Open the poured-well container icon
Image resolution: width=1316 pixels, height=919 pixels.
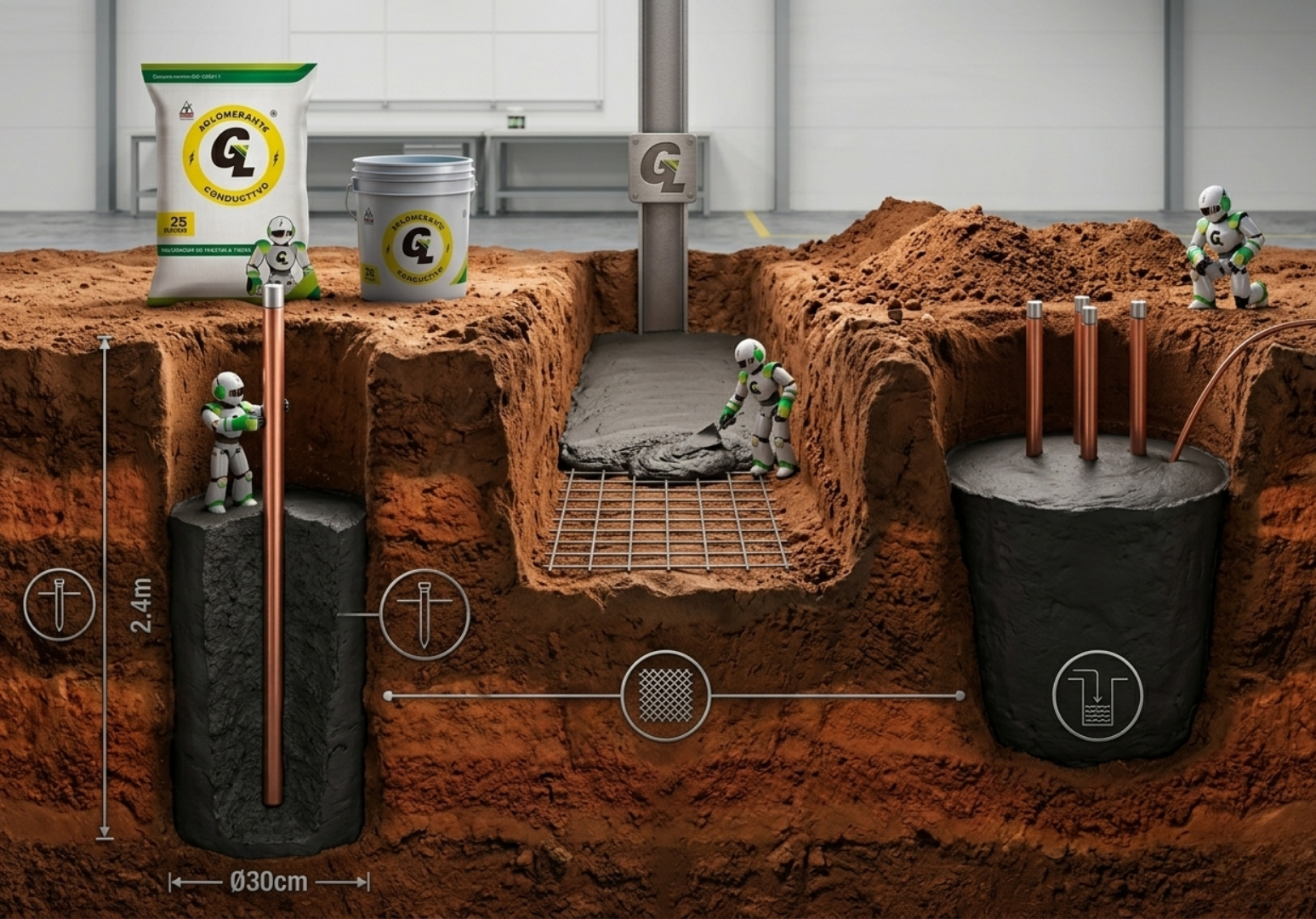1097,694
